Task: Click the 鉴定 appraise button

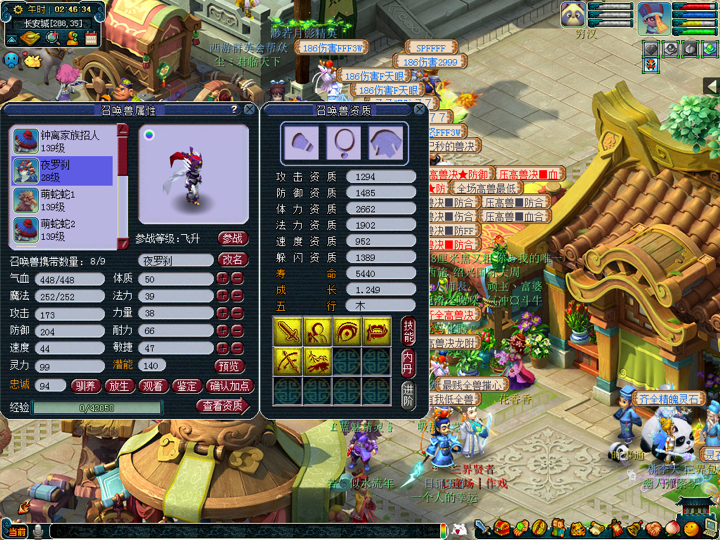Action: [x=186, y=385]
